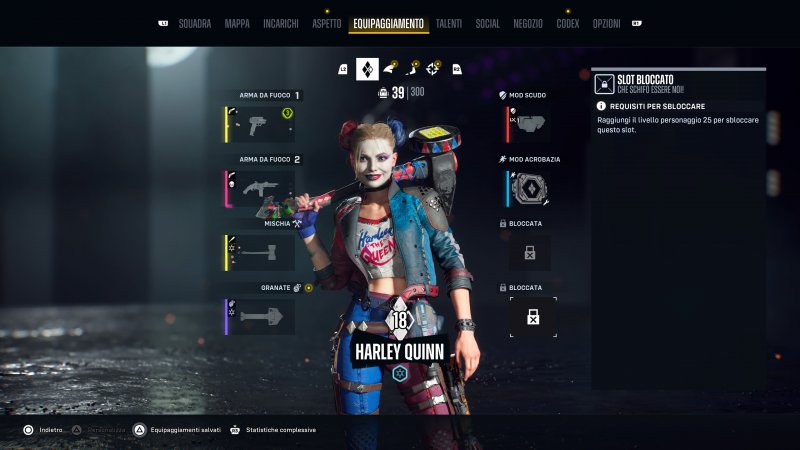Switch to the boomerang character icon
This screenshot has width=800, height=450.
coord(411,69)
